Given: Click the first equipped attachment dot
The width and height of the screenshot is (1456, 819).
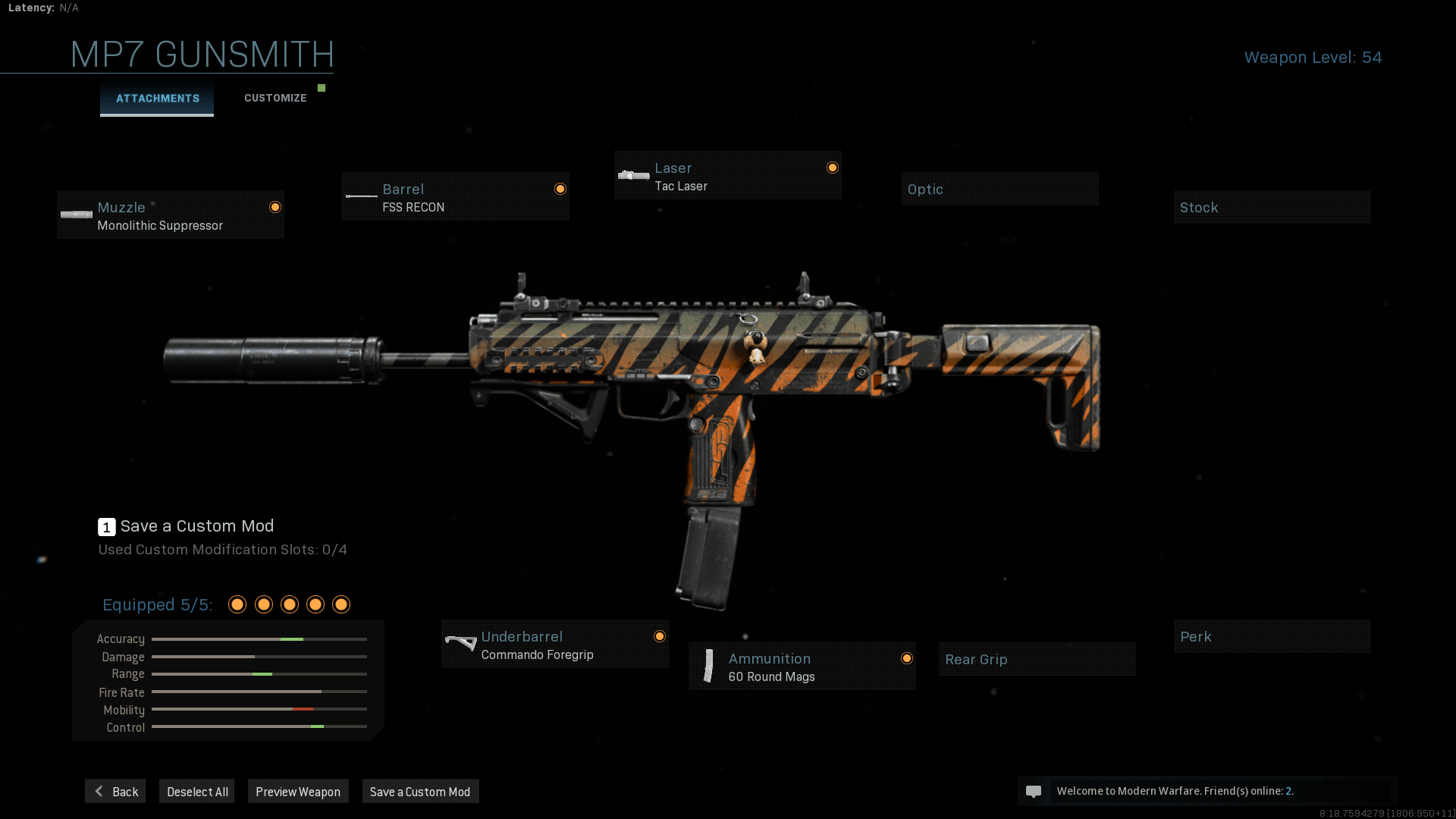Looking at the screenshot, I should (x=237, y=604).
